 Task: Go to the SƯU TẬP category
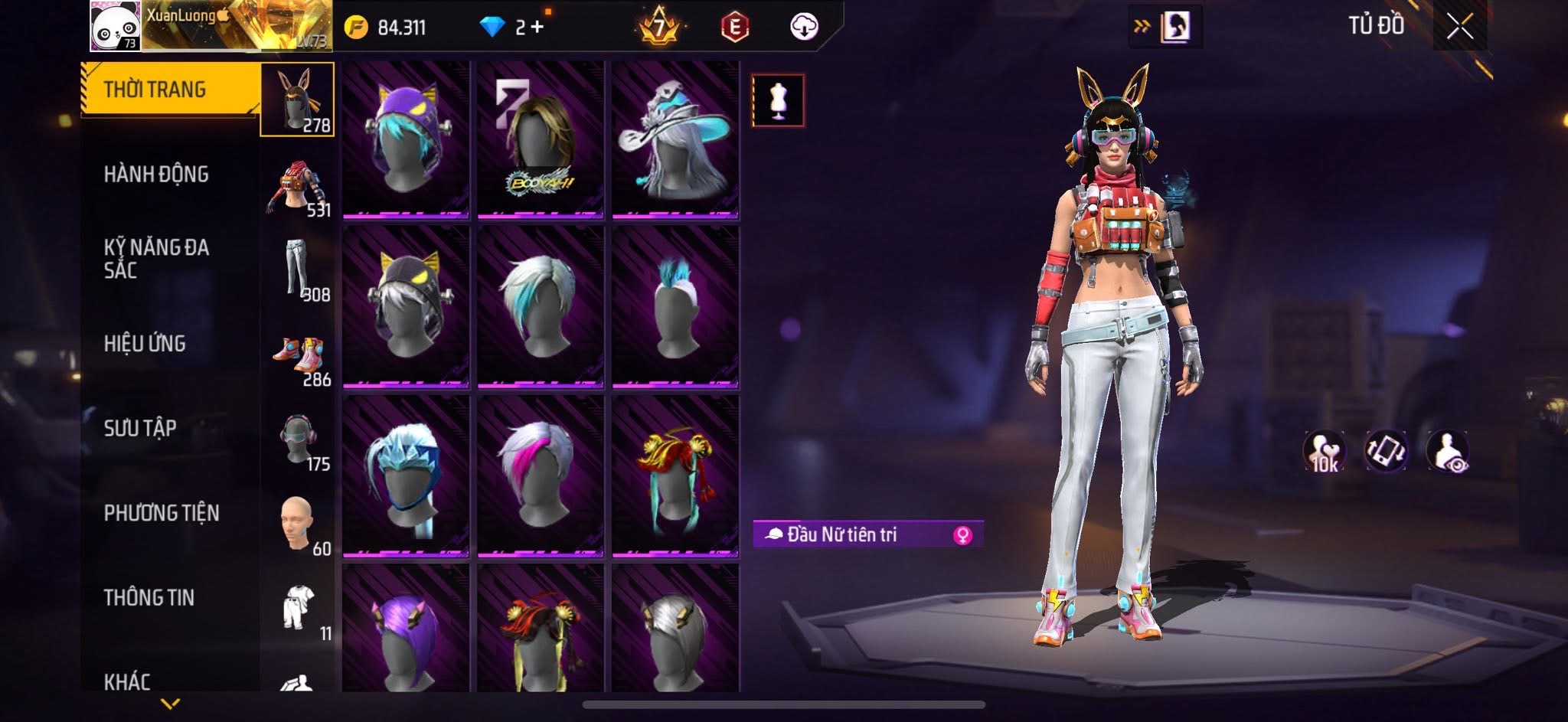(140, 428)
